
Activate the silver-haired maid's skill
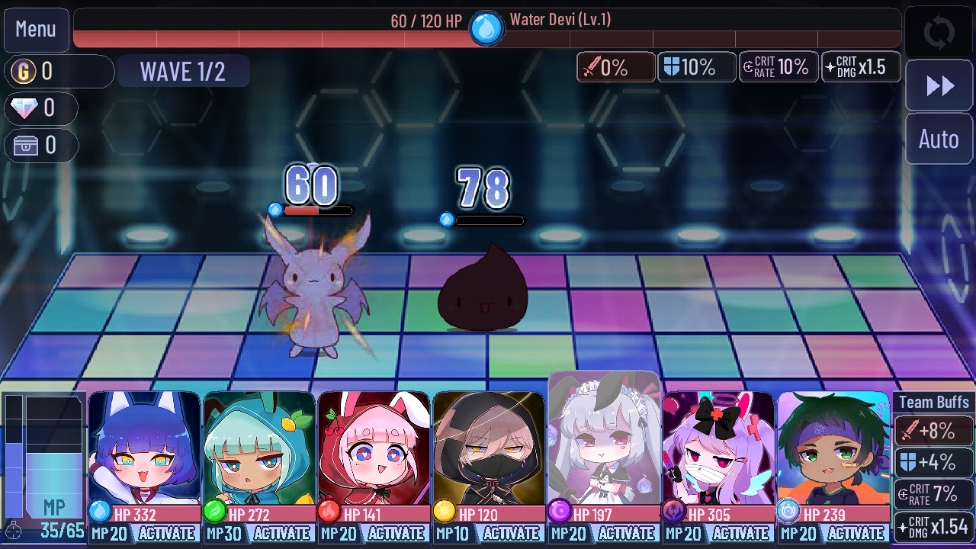pyautogui.click(x=627, y=534)
